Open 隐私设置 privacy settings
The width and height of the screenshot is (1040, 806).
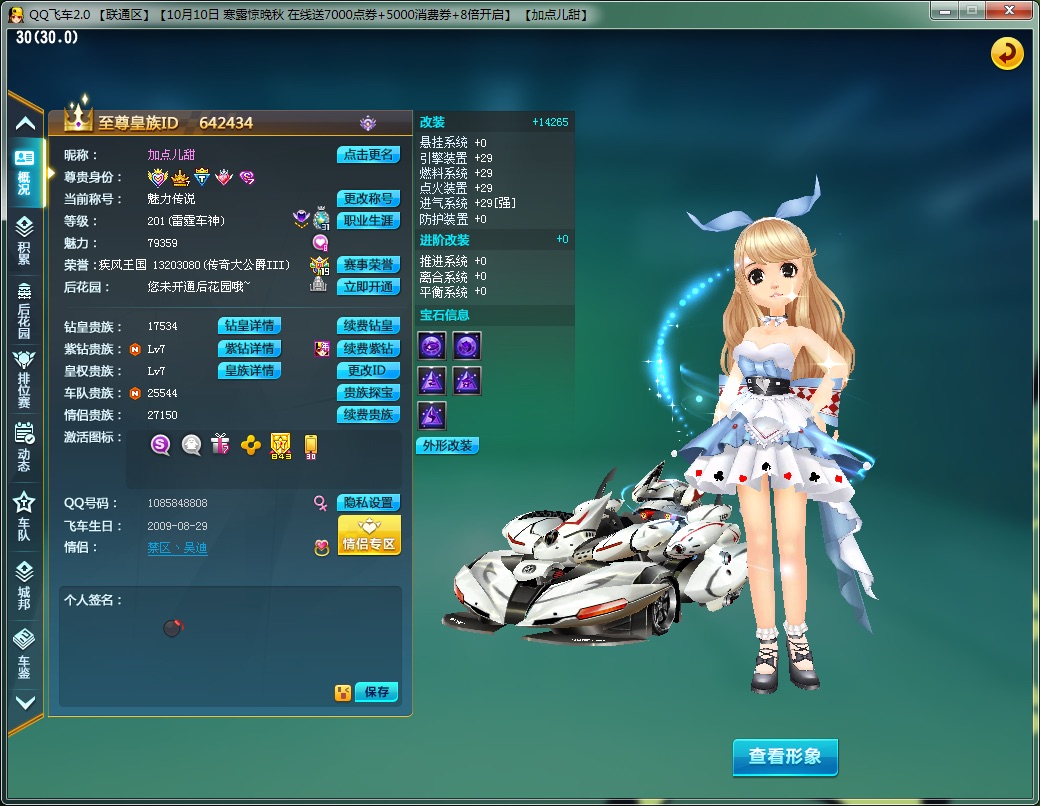tap(368, 503)
